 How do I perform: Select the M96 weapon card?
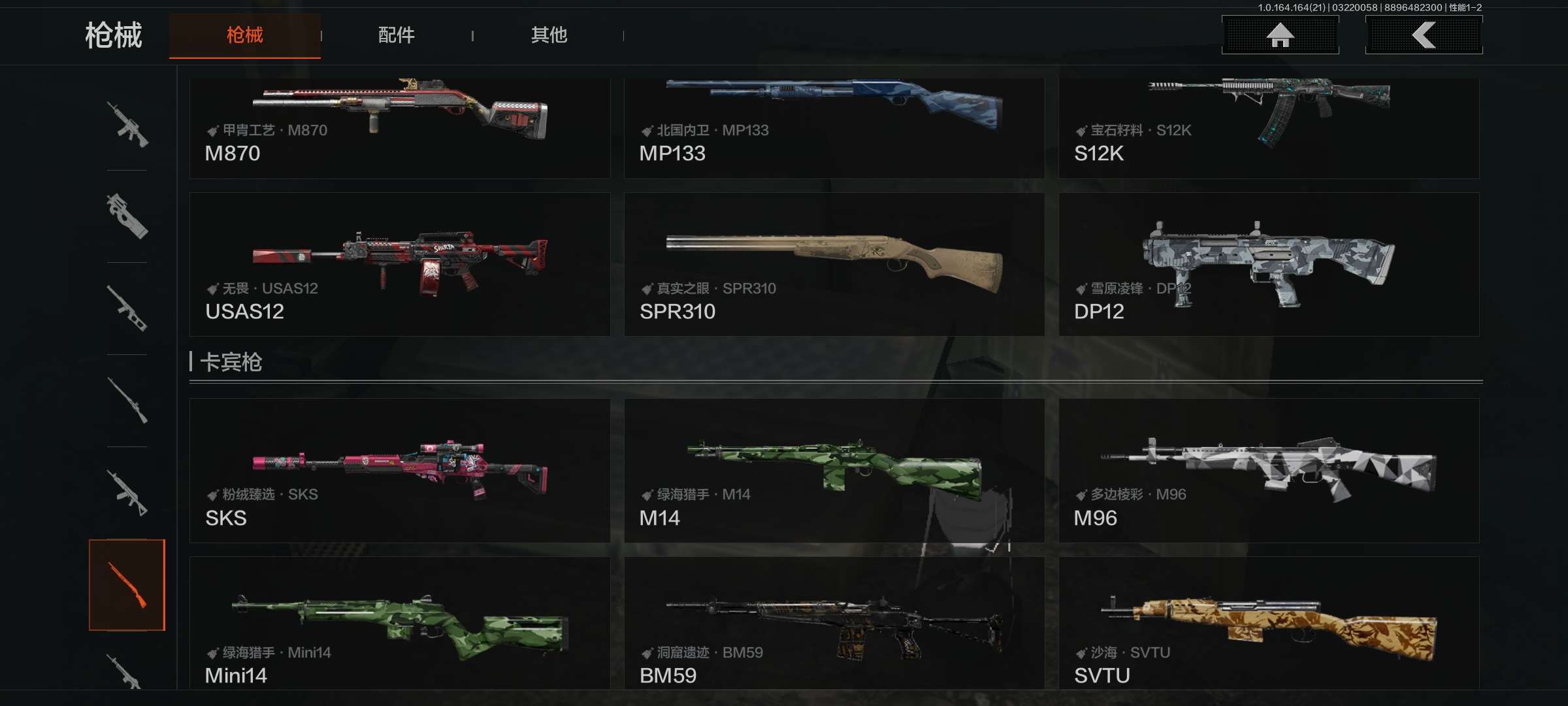(1269, 471)
